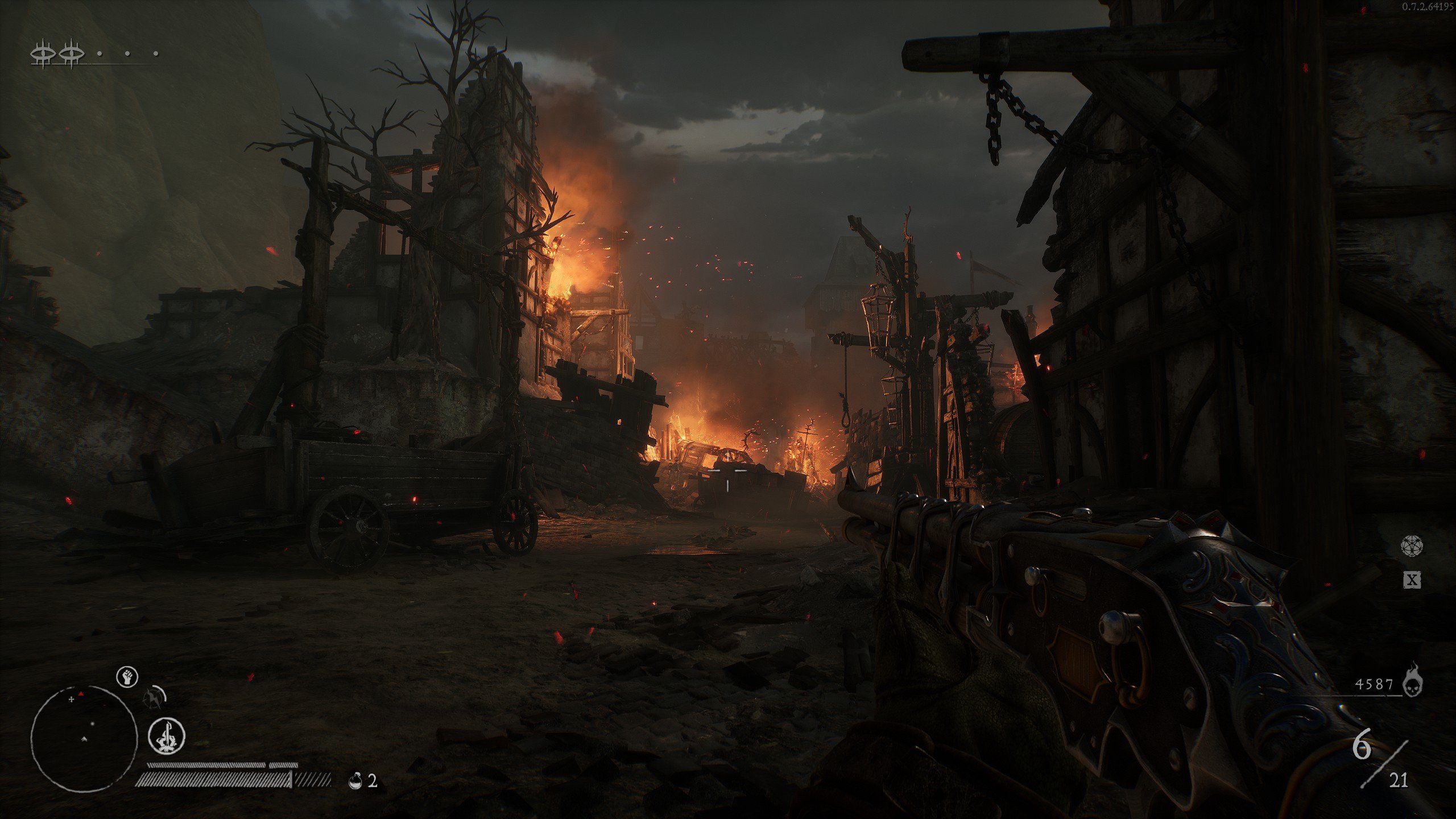This screenshot has height=819, width=1456.
Task: Select the clenched fist ability icon
Action: (x=127, y=677)
